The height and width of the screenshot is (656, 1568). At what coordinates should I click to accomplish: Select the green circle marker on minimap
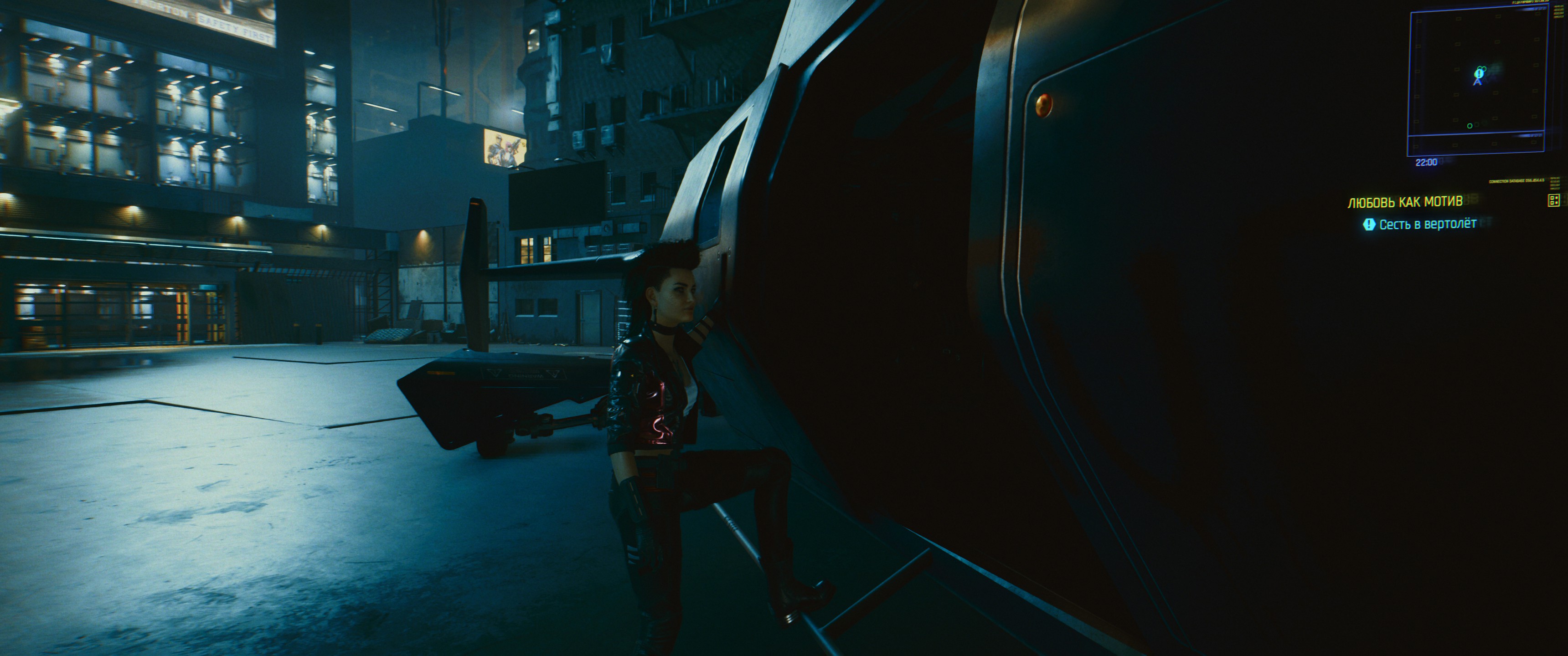coord(1470,126)
